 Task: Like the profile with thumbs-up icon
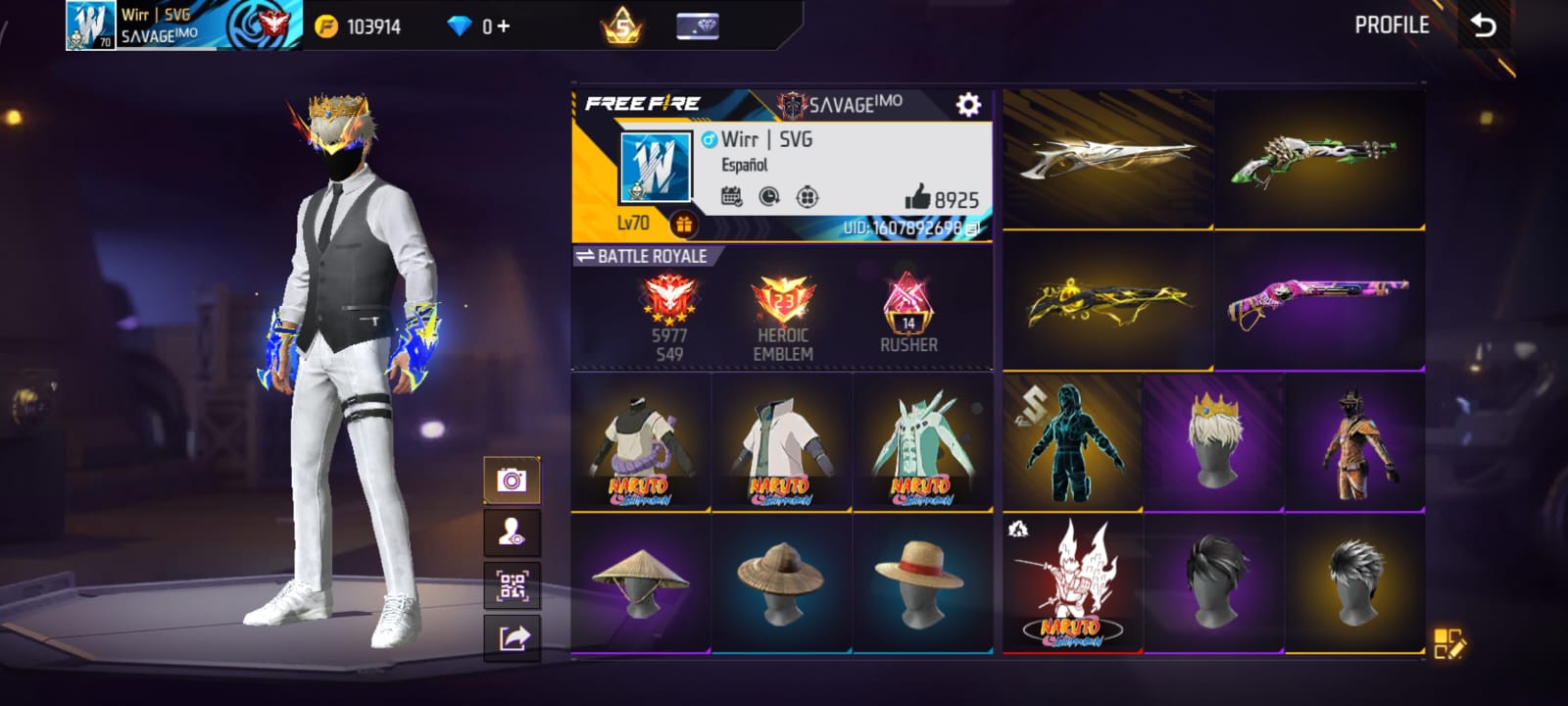click(x=917, y=198)
